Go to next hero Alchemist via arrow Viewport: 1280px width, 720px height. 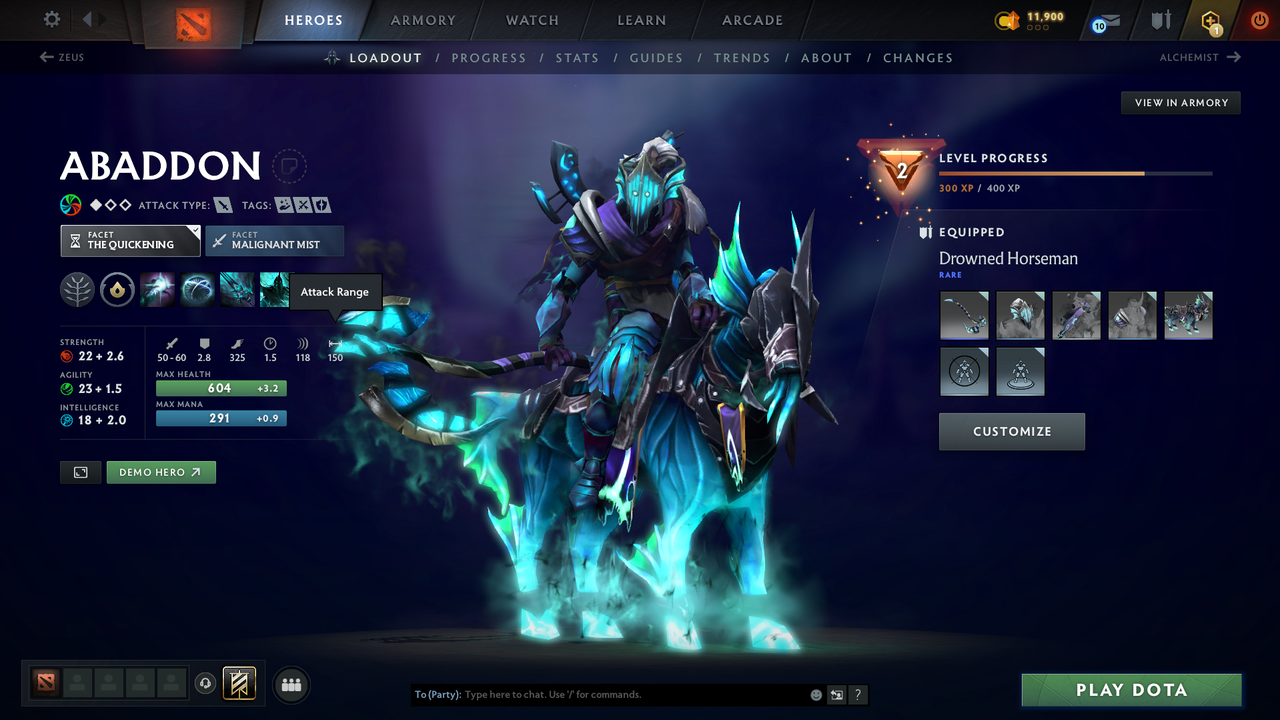point(1232,57)
